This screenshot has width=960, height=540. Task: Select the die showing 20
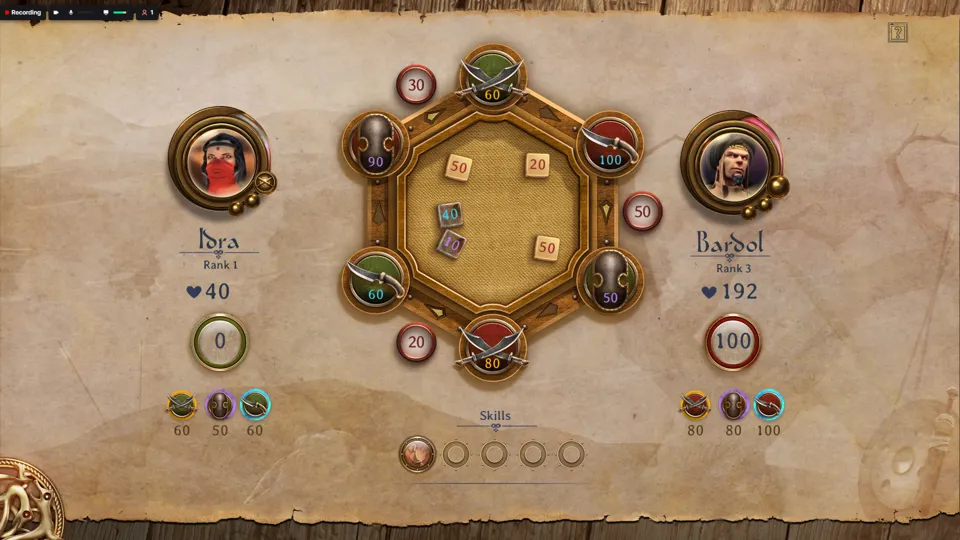tap(538, 165)
